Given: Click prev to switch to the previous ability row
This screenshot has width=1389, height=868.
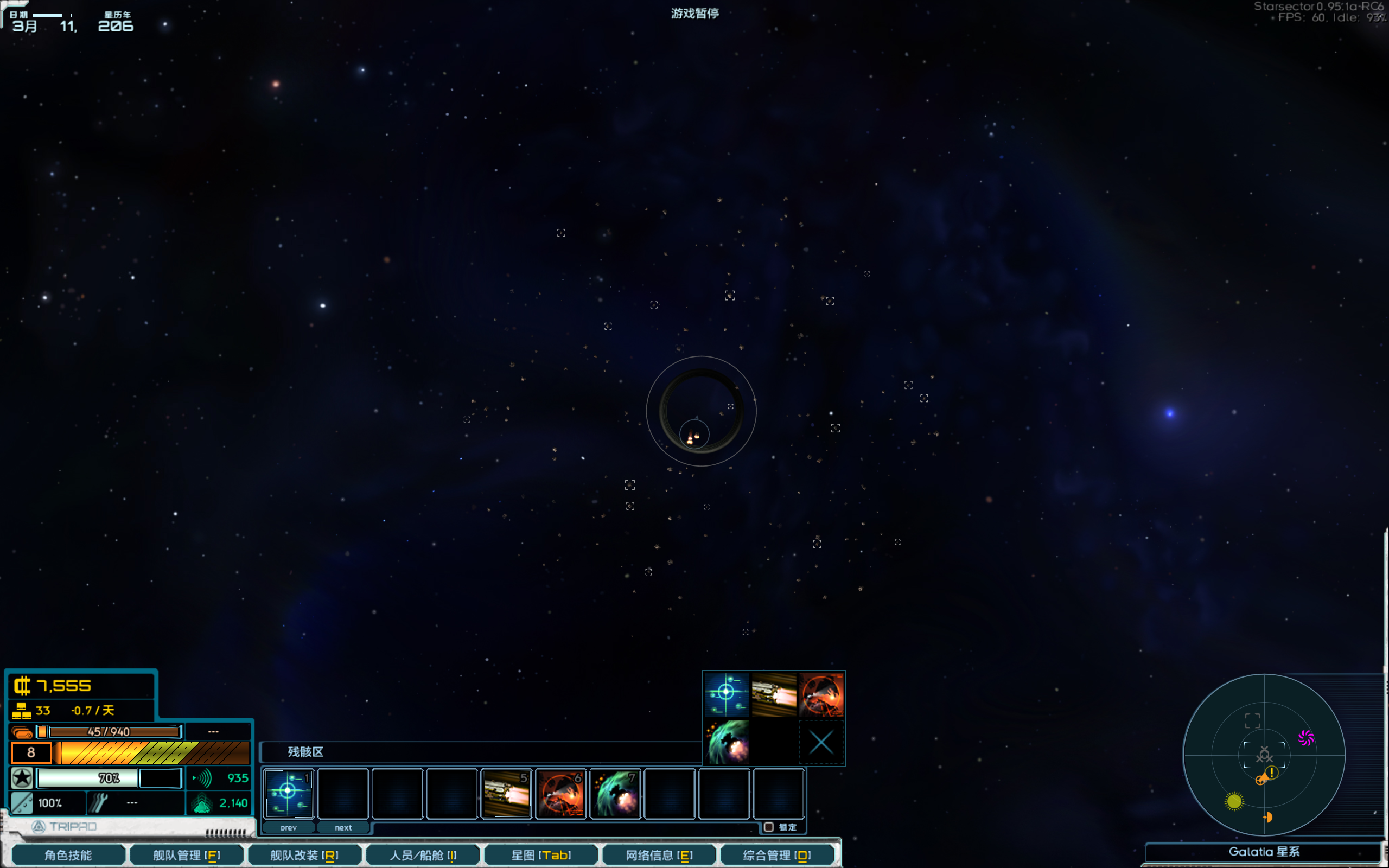Looking at the screenshot, I should [x=290, y=827].
